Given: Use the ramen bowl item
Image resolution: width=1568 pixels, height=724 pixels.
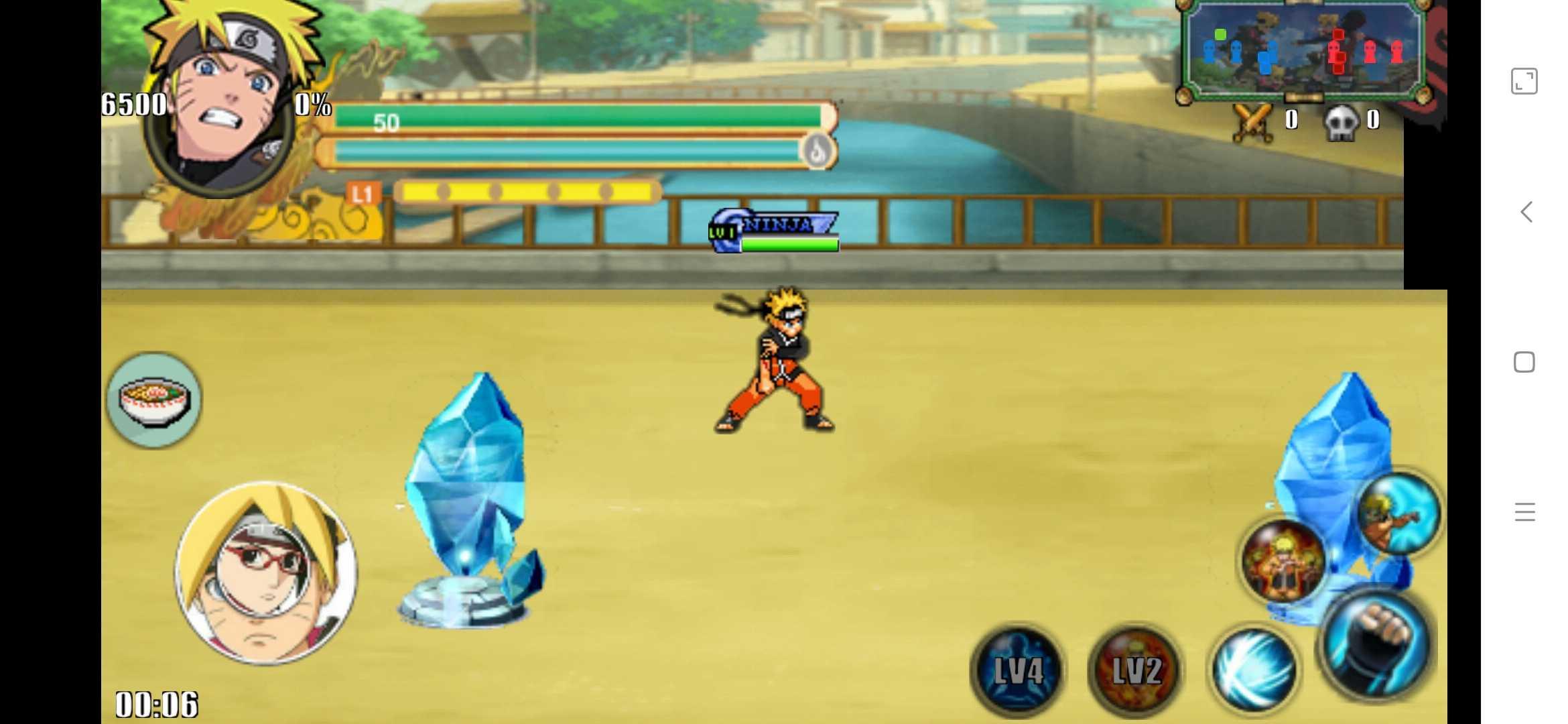Looking at the screenshot, I should [154, 400].
